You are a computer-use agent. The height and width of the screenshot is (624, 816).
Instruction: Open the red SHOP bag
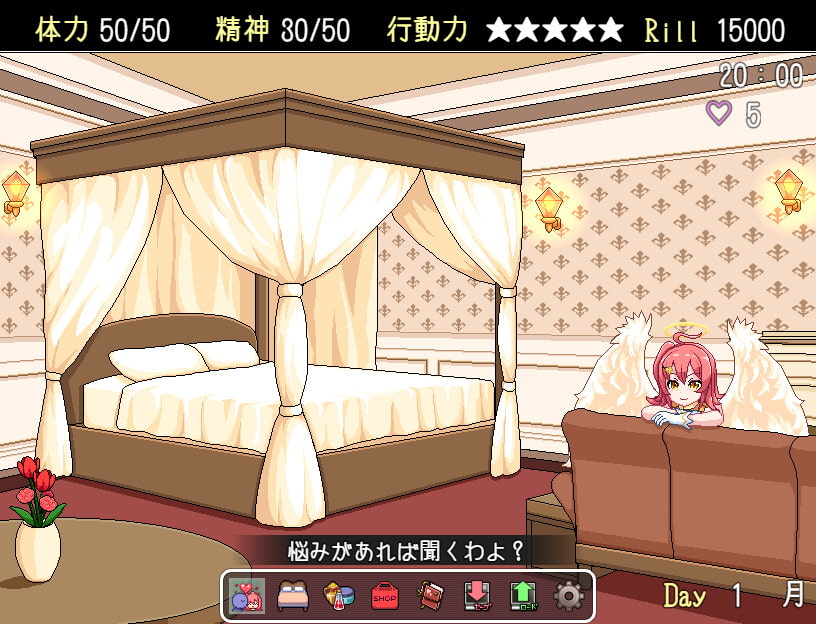(385, 595)
